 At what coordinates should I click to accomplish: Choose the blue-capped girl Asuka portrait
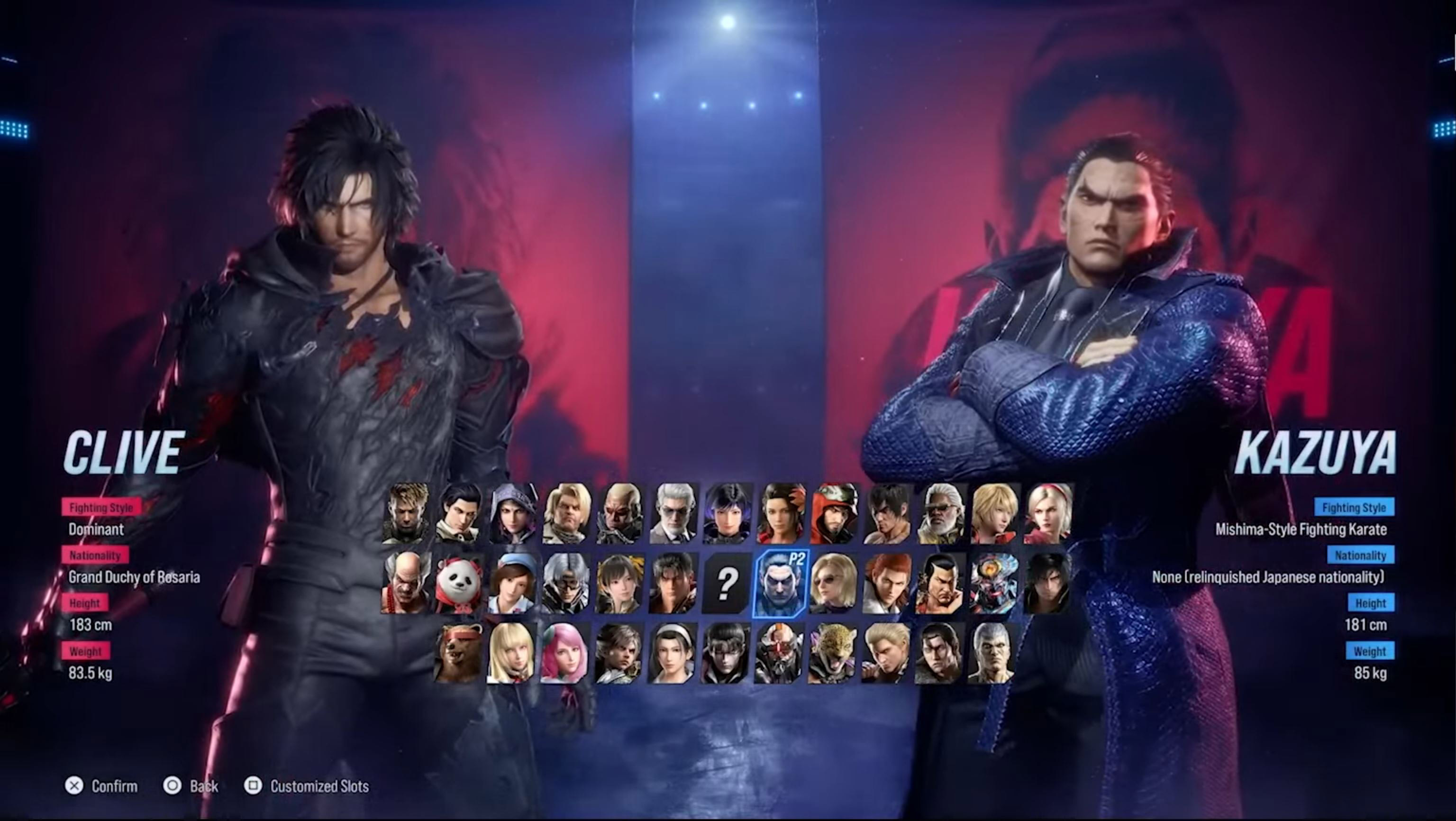tap(512, 583)
